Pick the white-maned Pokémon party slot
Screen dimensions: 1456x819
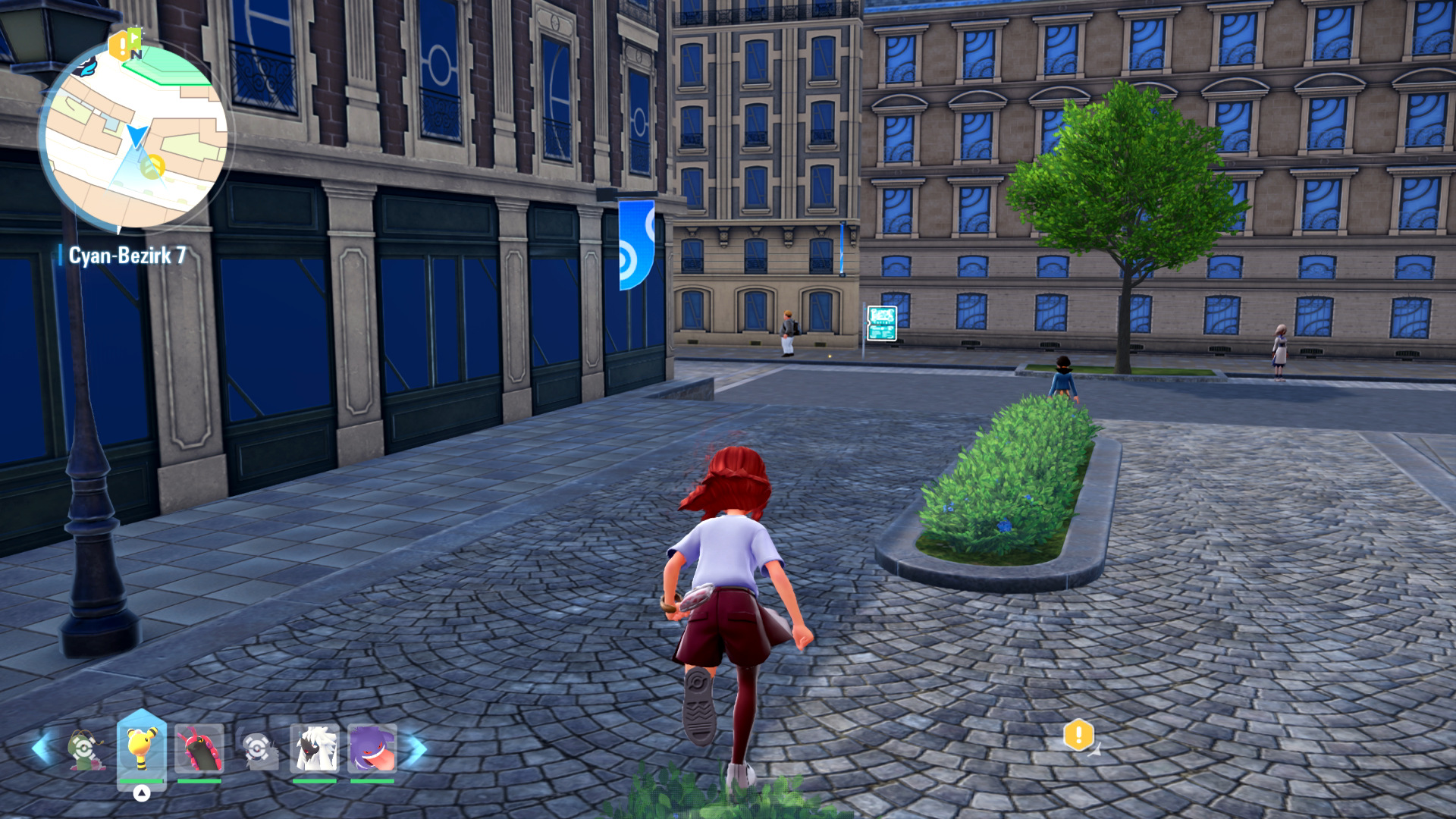(314, 748)
